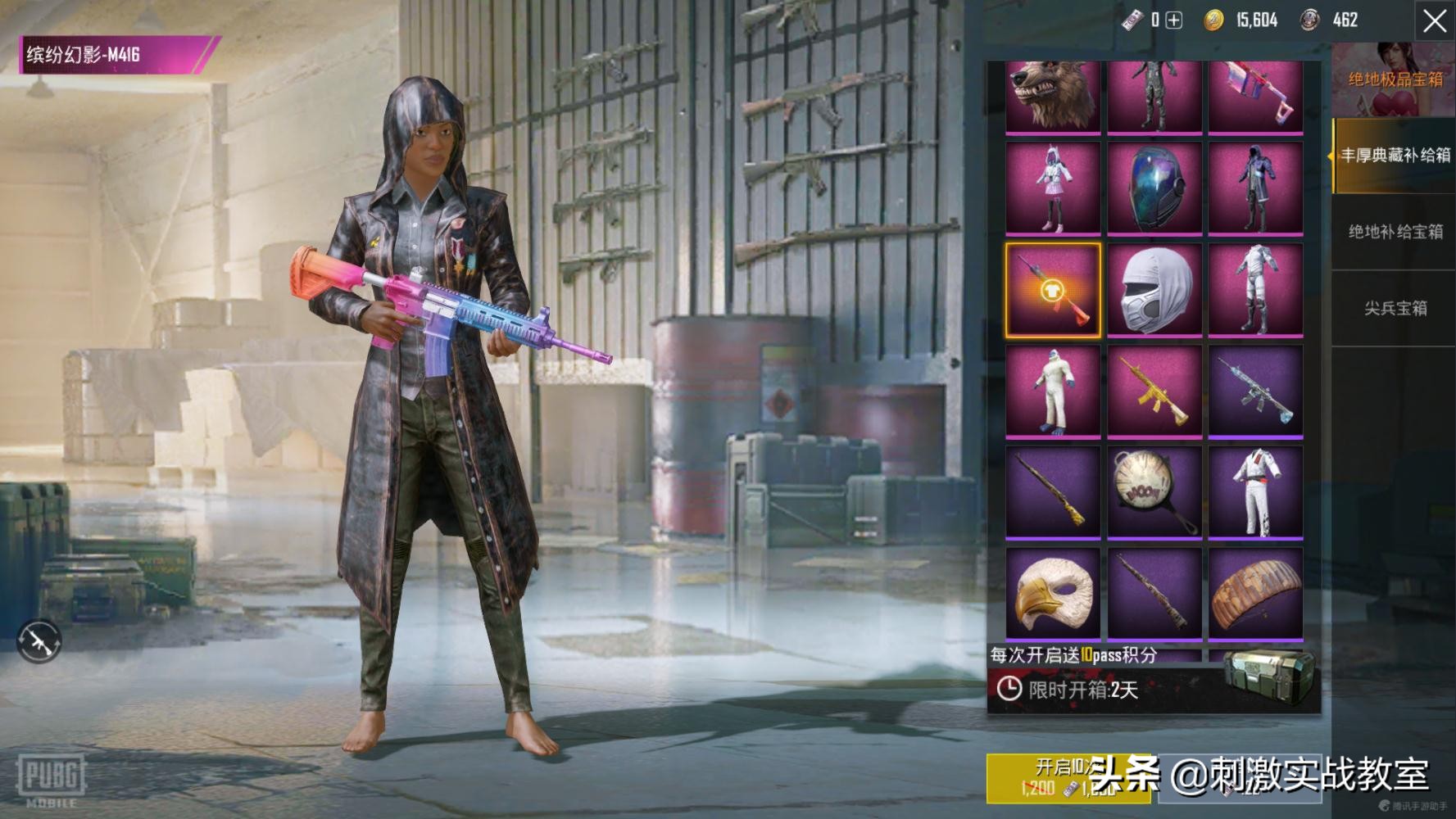
Task: Choose the white martial arts outfit
Action: pyautogui.click(x=1255, y=492)
